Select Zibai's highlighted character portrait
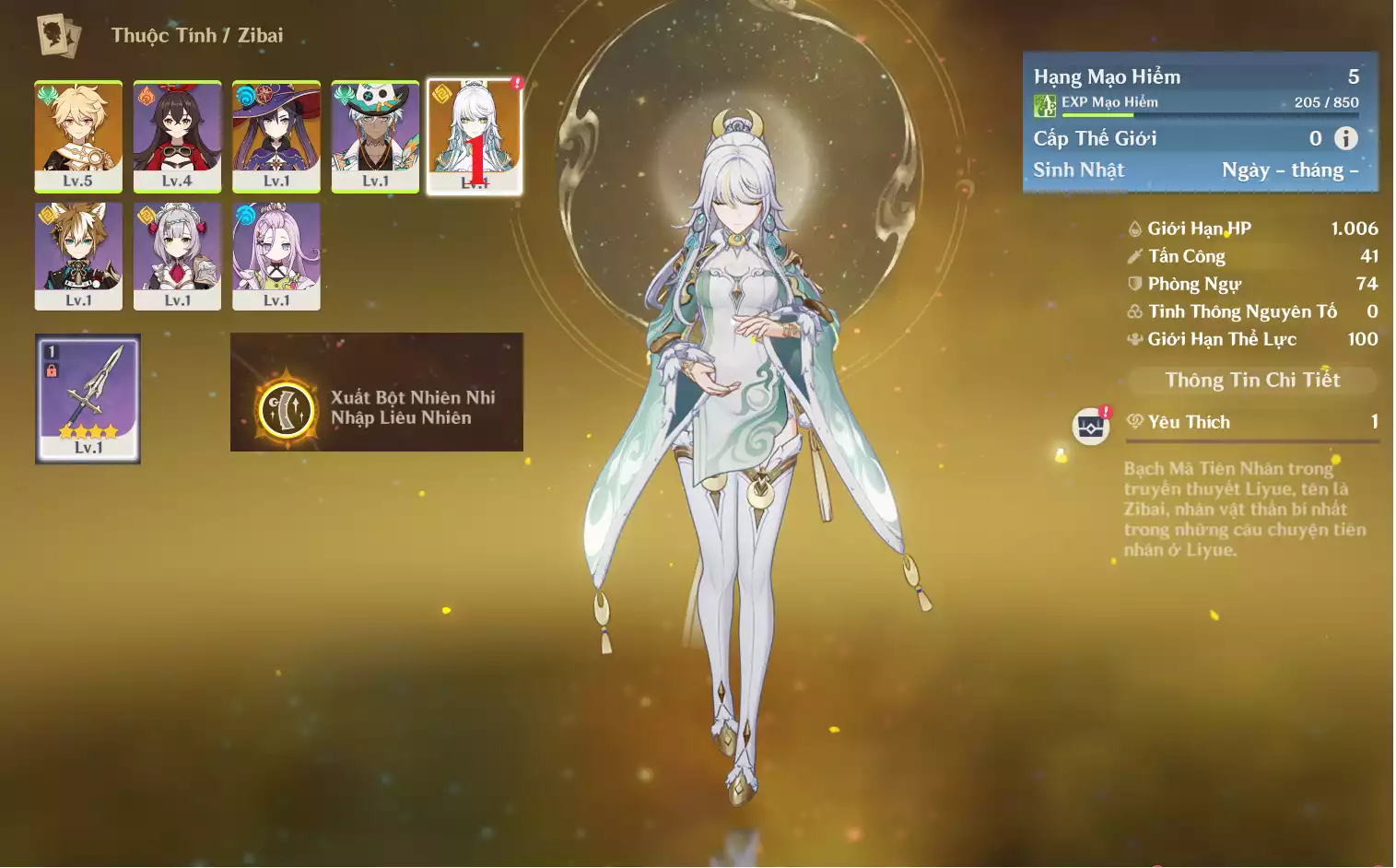 click(x=475, y=135)
